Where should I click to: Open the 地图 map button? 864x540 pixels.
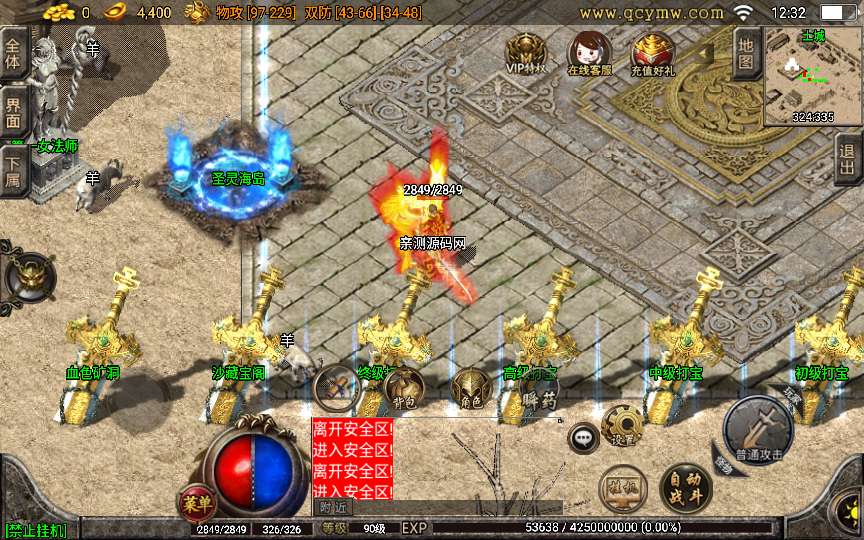pos(746,53)
